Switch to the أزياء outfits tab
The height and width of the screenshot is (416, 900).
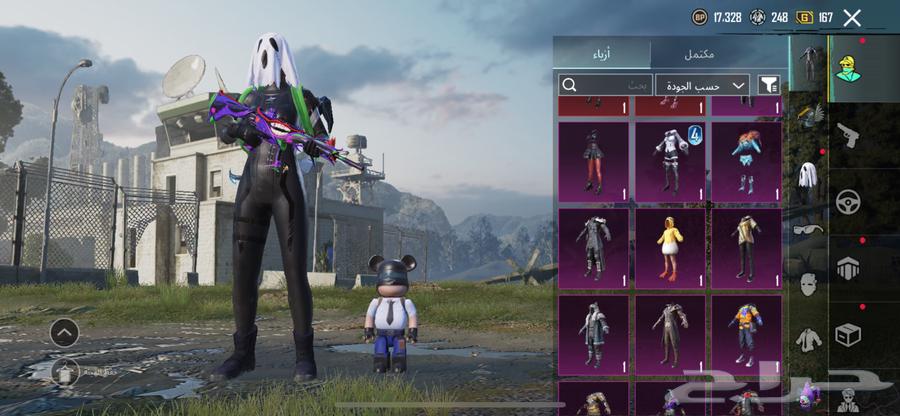pos(602,53)
